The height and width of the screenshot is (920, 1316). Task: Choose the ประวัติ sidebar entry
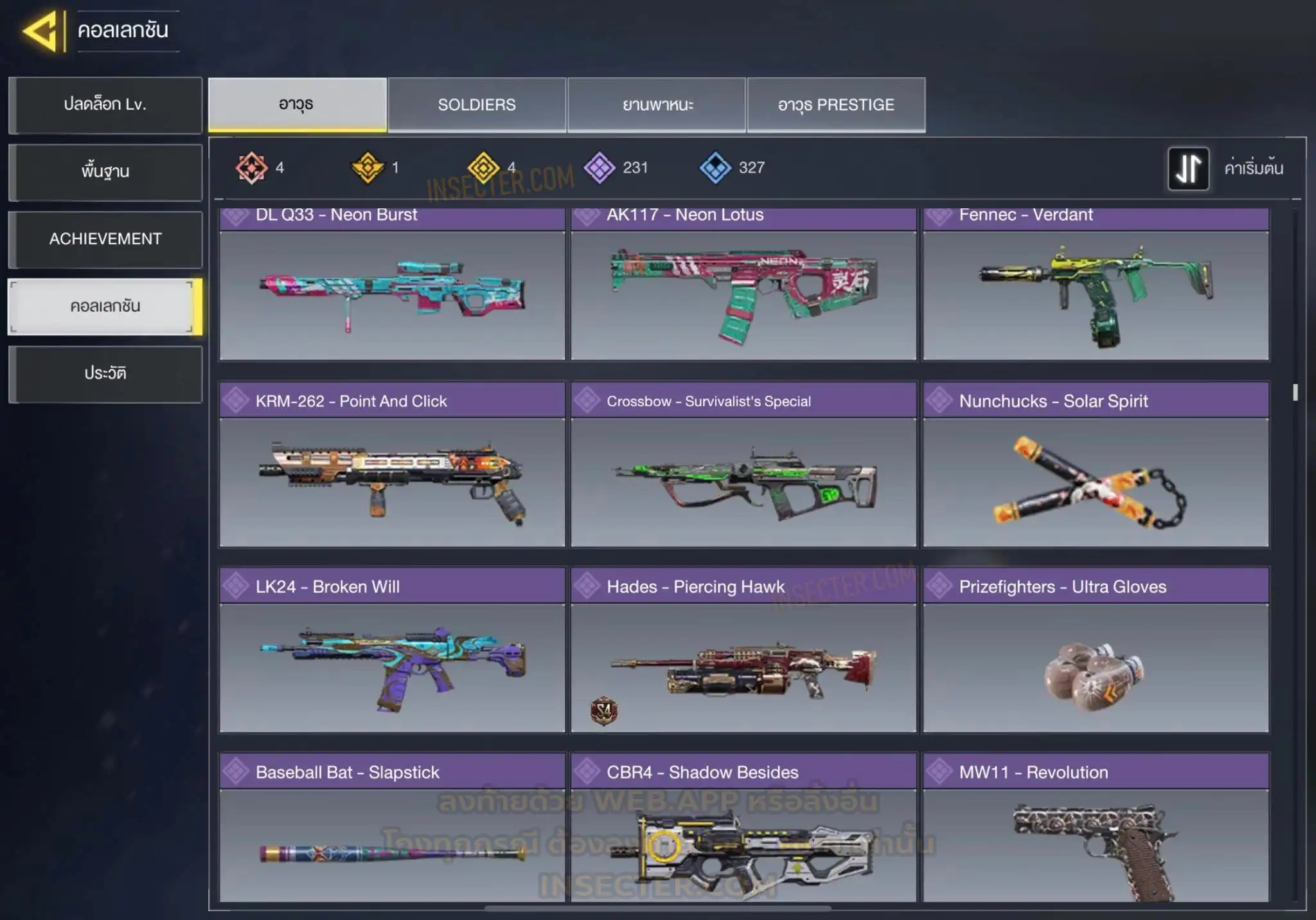pyautogui.click(x=105, y=374)
